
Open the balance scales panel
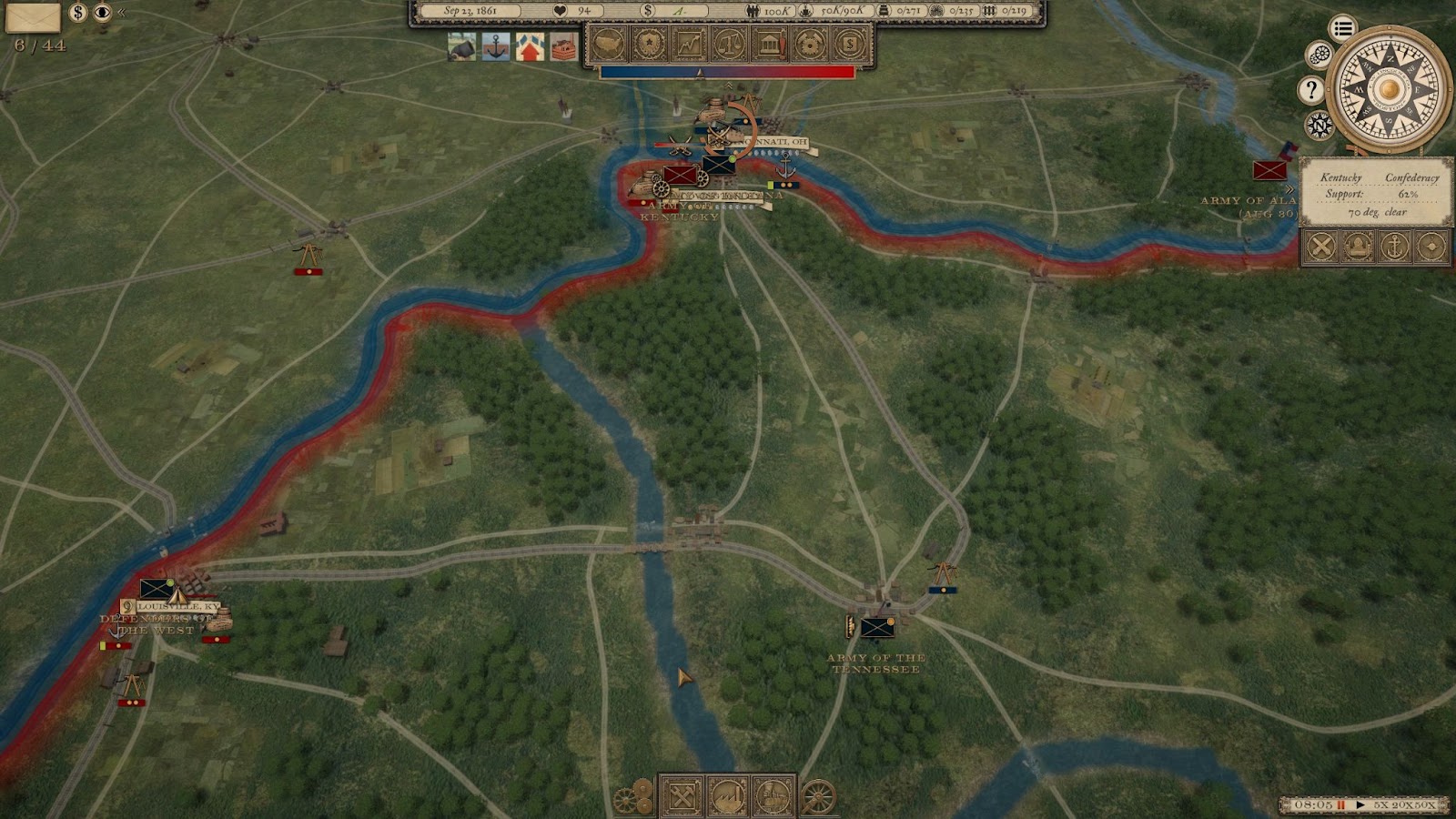point(729,44)
